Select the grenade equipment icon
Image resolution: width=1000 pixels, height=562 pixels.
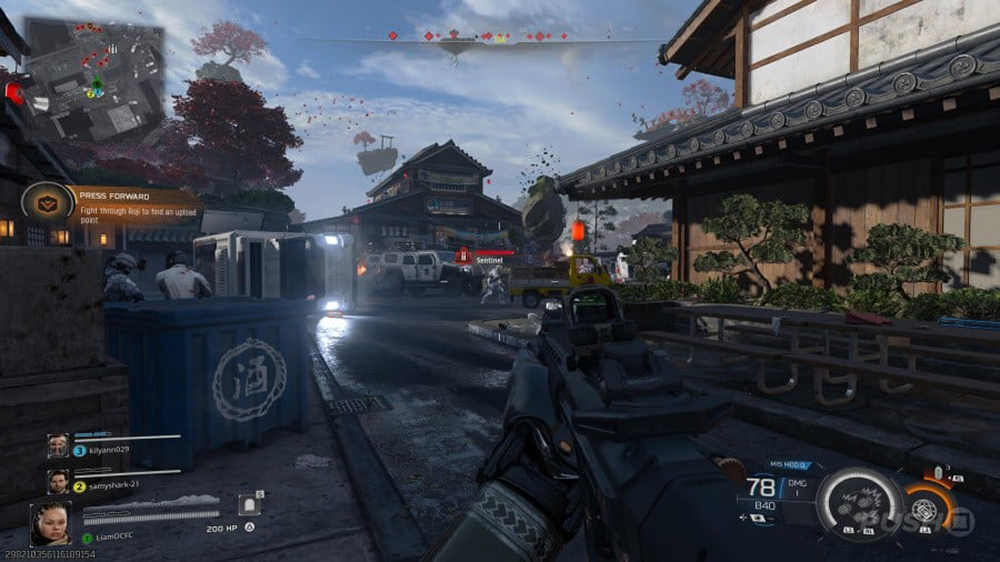(x=939, y=472)
